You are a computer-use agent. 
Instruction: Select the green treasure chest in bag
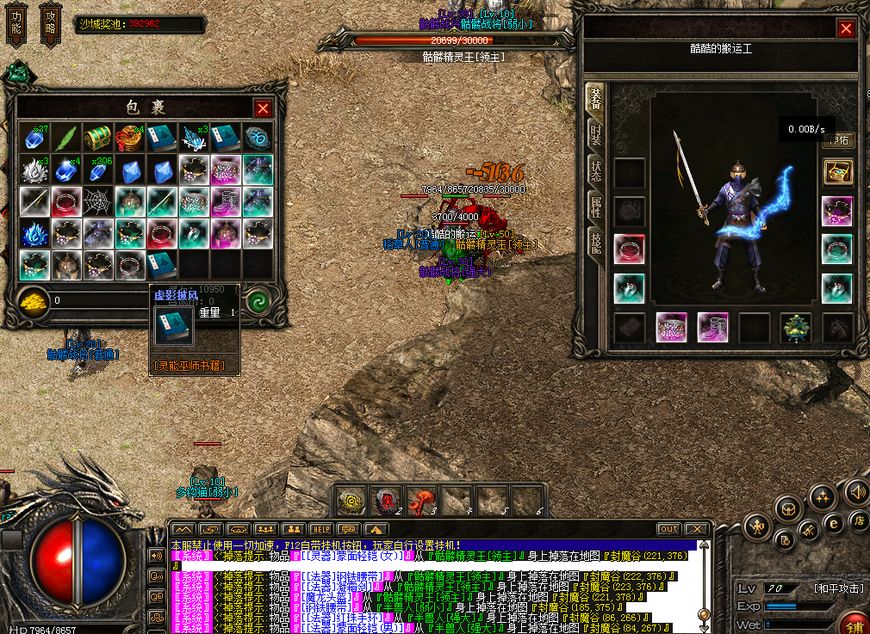point(97,138)
